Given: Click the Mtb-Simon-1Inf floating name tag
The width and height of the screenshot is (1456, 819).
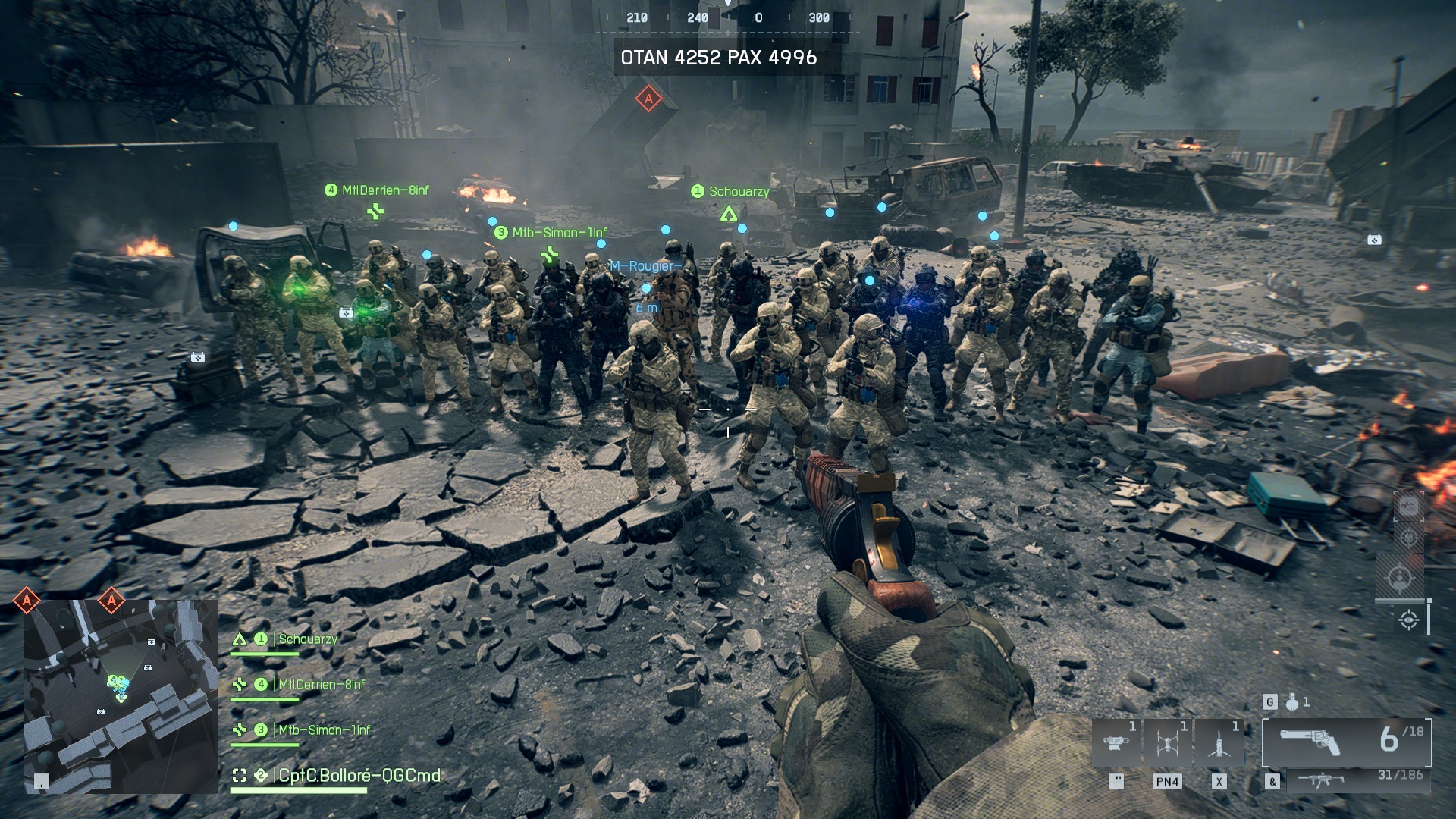Looking at the screenshot, I should pos(559,233).
